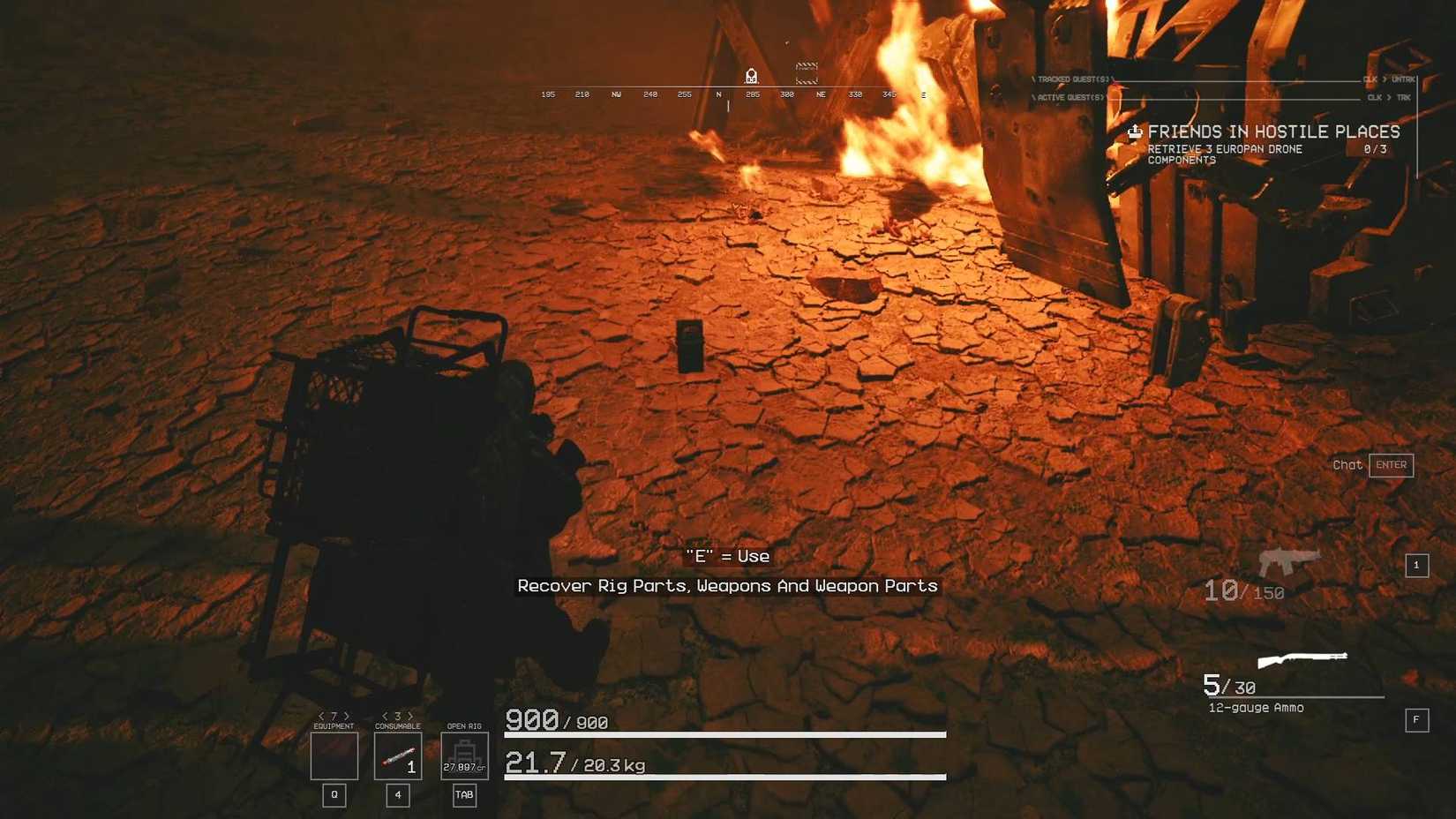The image size is (1456, 819).
Task: Click the quest upload icon beside quest title
Action: tap(1135, 132)
